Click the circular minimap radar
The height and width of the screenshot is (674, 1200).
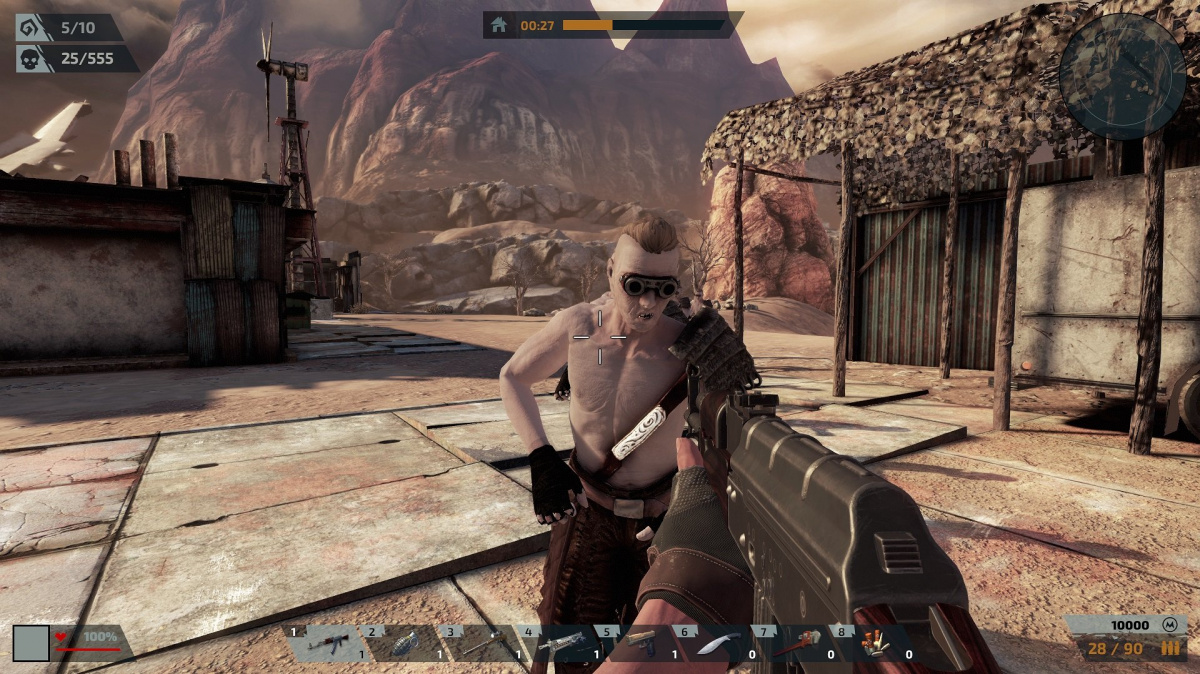pos(1122,62)
